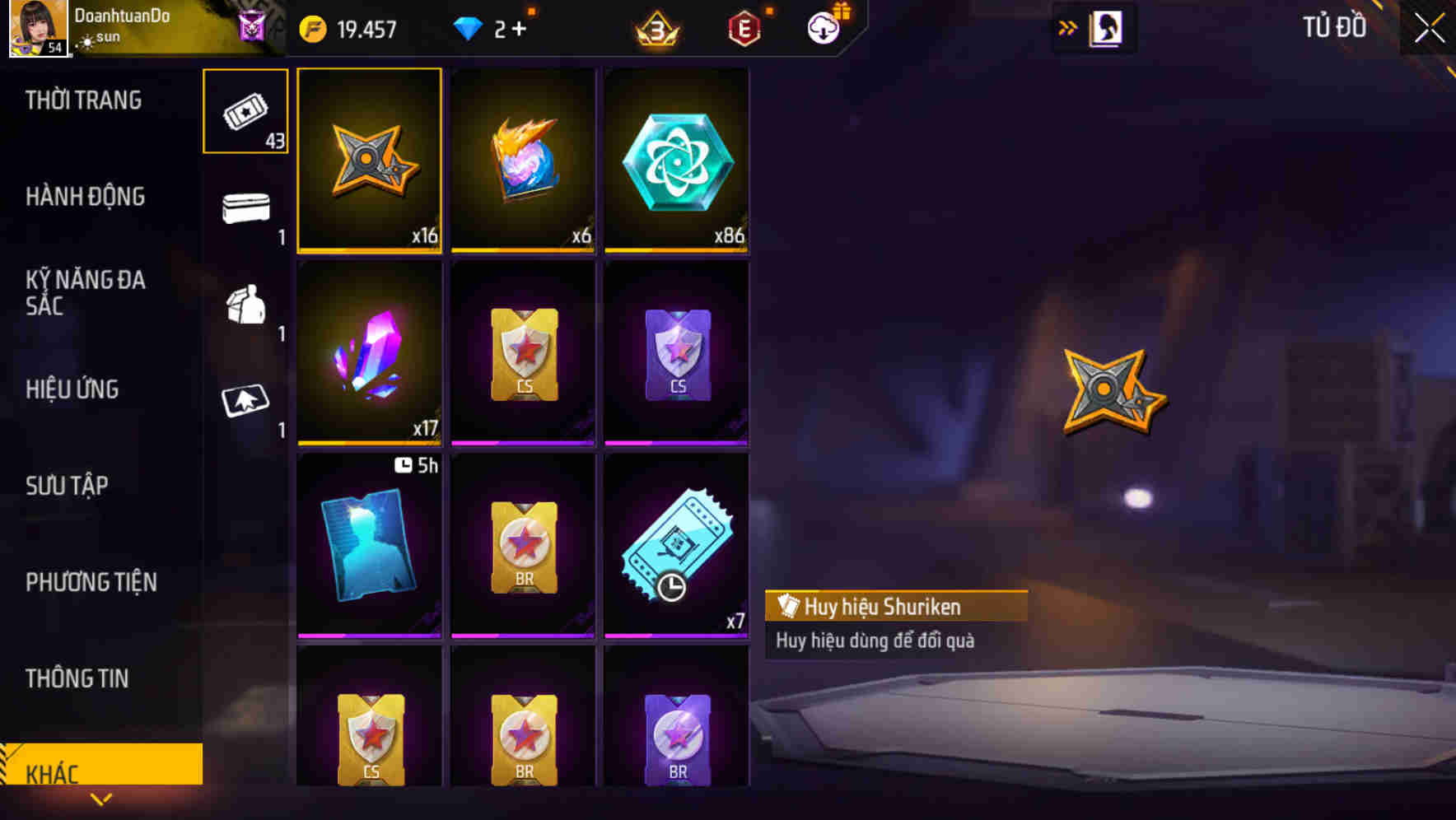Switch to the THỜI TRANG tab
The width and height of the screenshot is (1456, 820).
85,100
